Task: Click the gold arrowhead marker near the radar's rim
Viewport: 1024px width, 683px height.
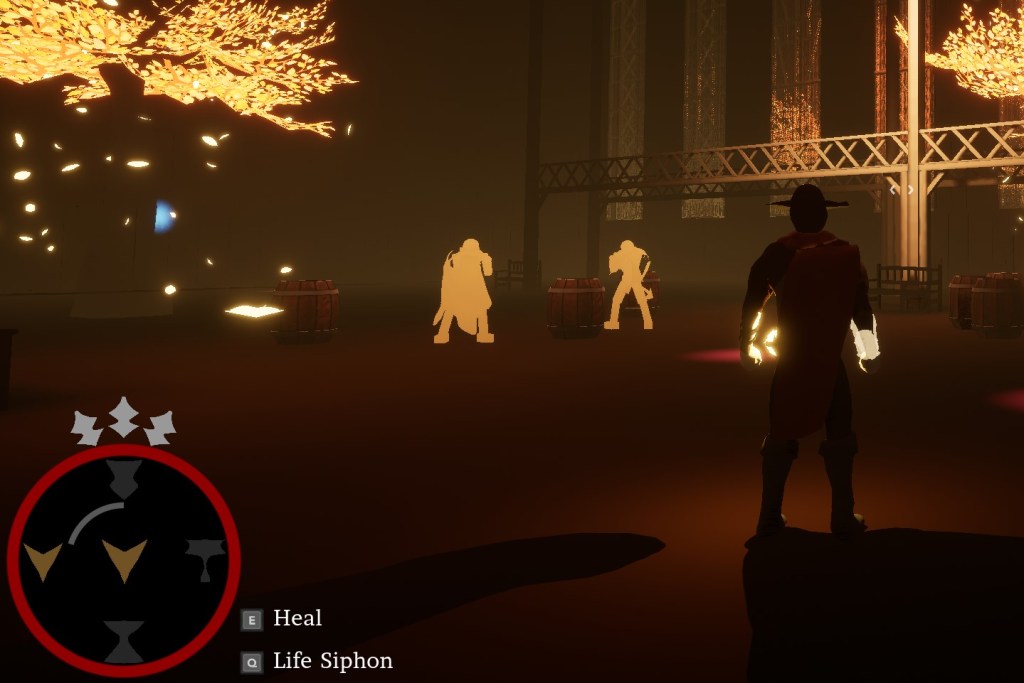Action: tap(42, 560)
